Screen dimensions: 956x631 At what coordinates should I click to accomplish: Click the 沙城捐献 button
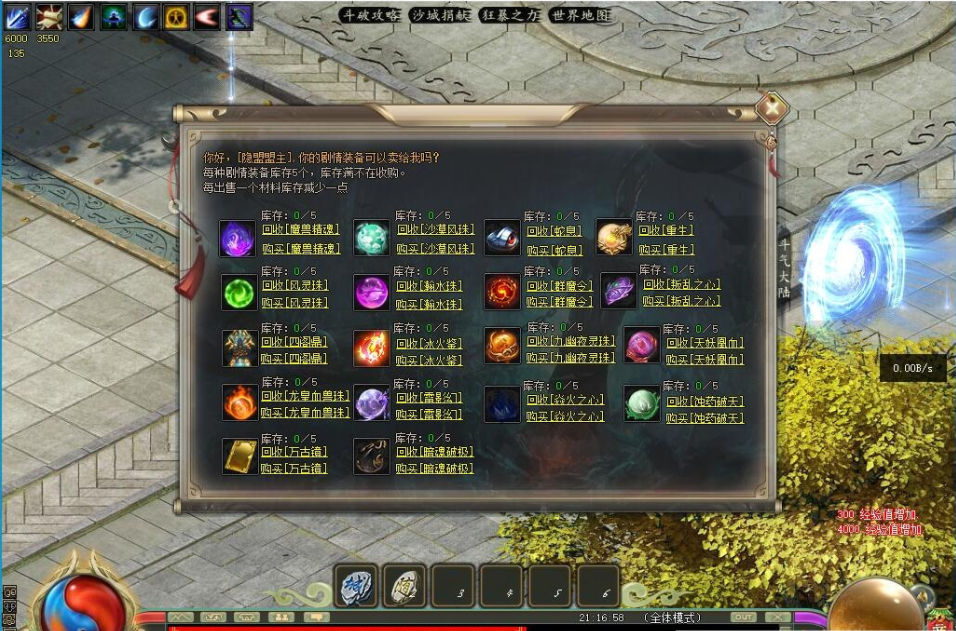tap(441, 15)
